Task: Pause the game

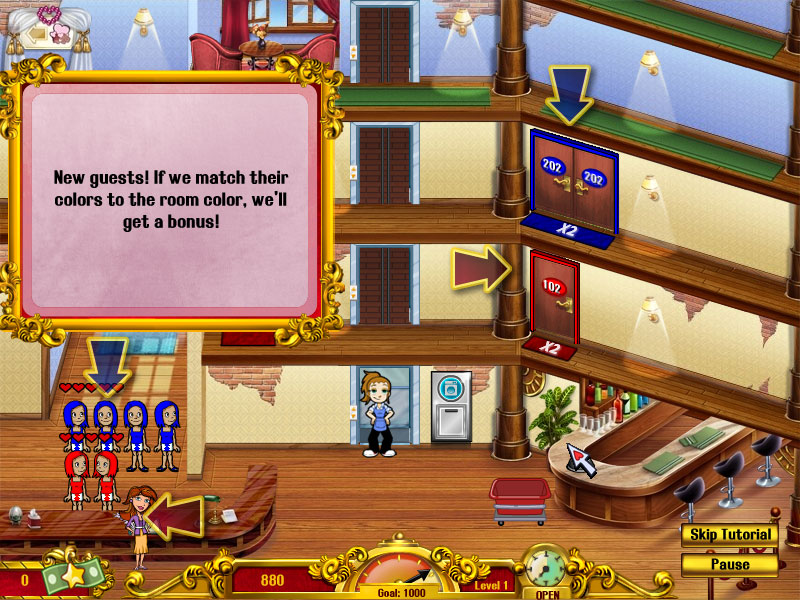Action: pos(730,564)
